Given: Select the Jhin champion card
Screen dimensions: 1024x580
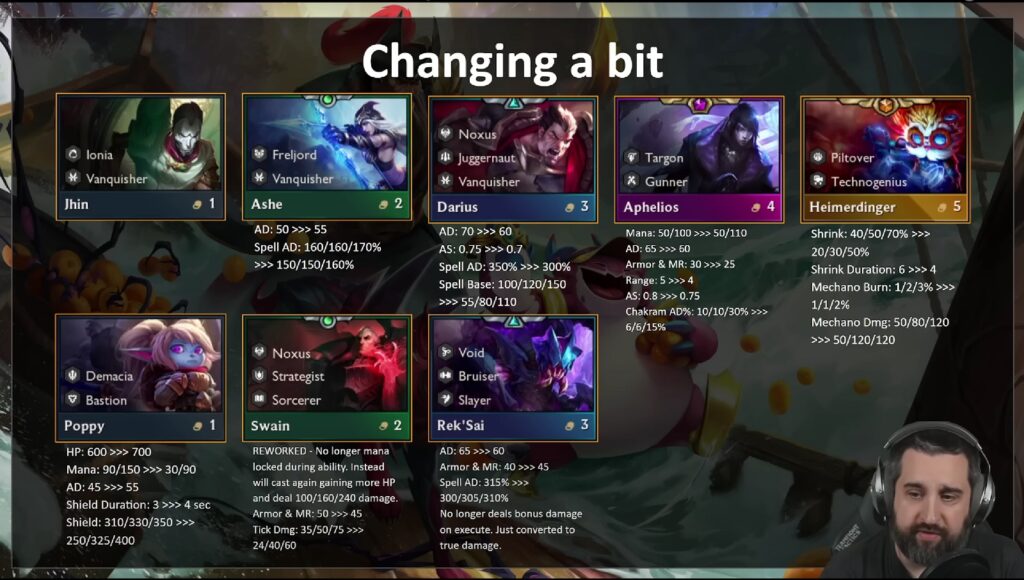Looking at the screenshot, I should click(x=140, y=157).
